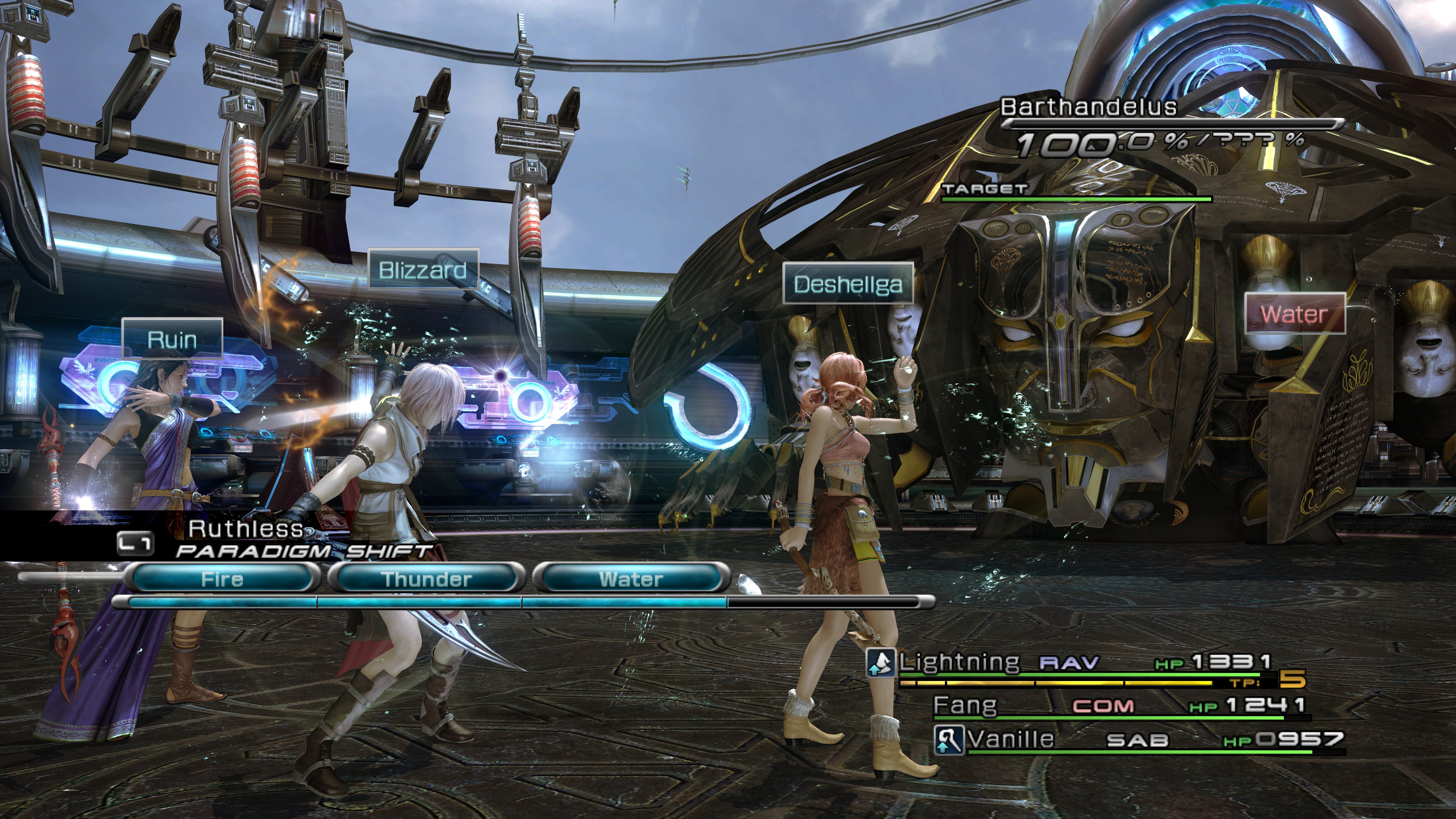This screenshot has height=819, width=1456.
Task: Open the Paradigm Shift menu
Action: [x=303, y=551]
